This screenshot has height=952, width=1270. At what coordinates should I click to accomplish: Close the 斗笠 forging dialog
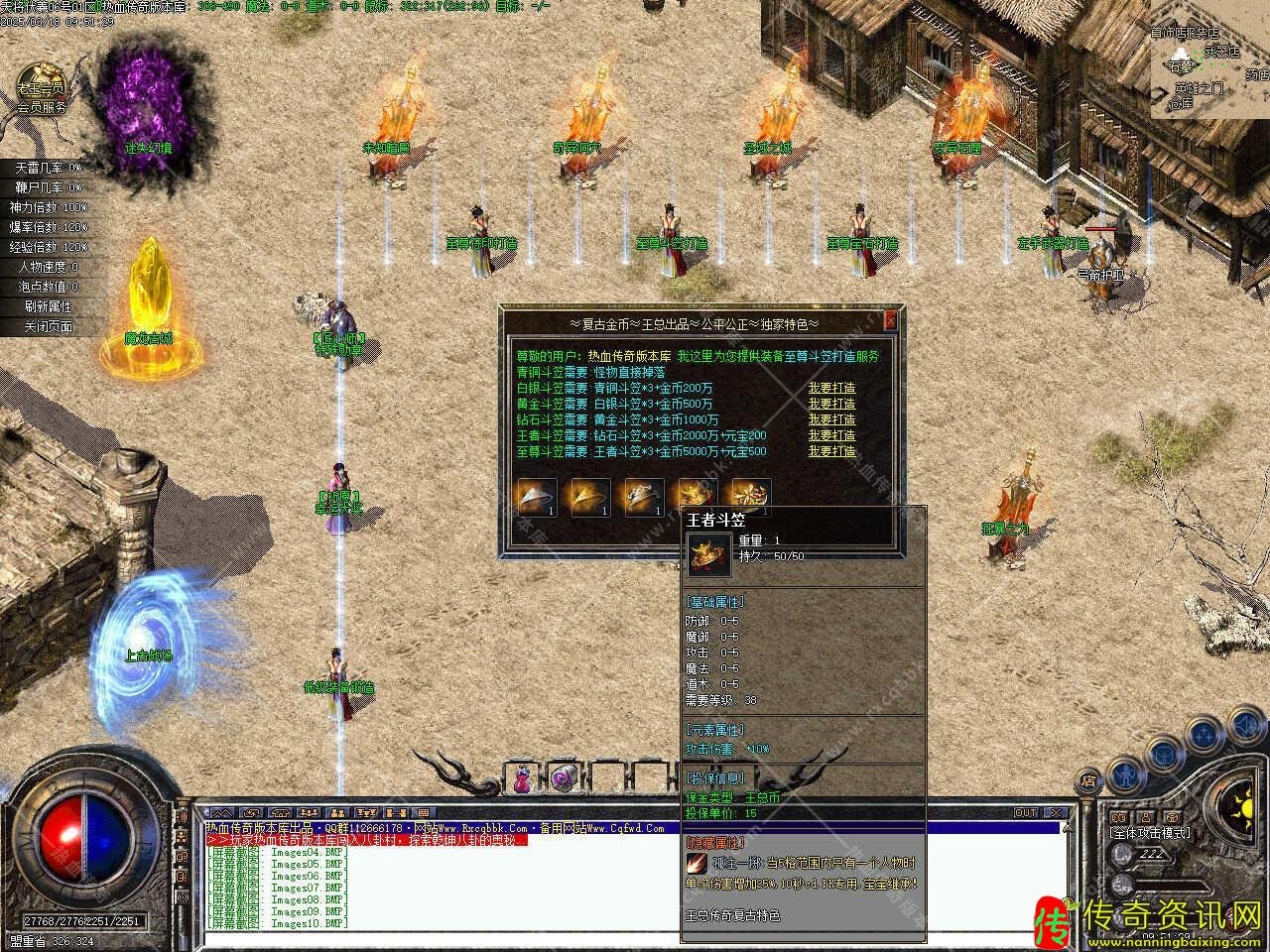pyautogui.click(x=890, y=321)
